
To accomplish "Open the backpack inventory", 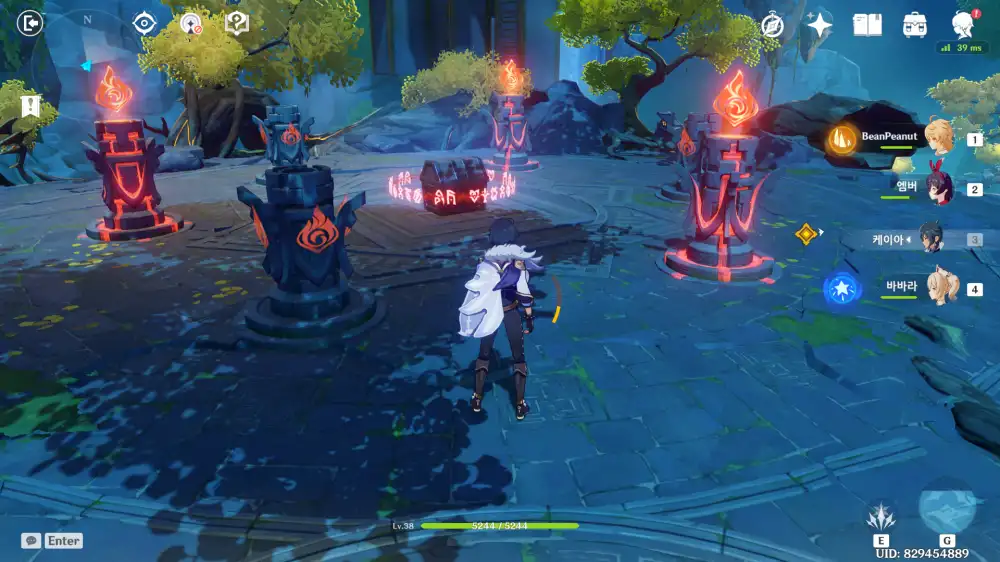I will click(x=914, y=25).
